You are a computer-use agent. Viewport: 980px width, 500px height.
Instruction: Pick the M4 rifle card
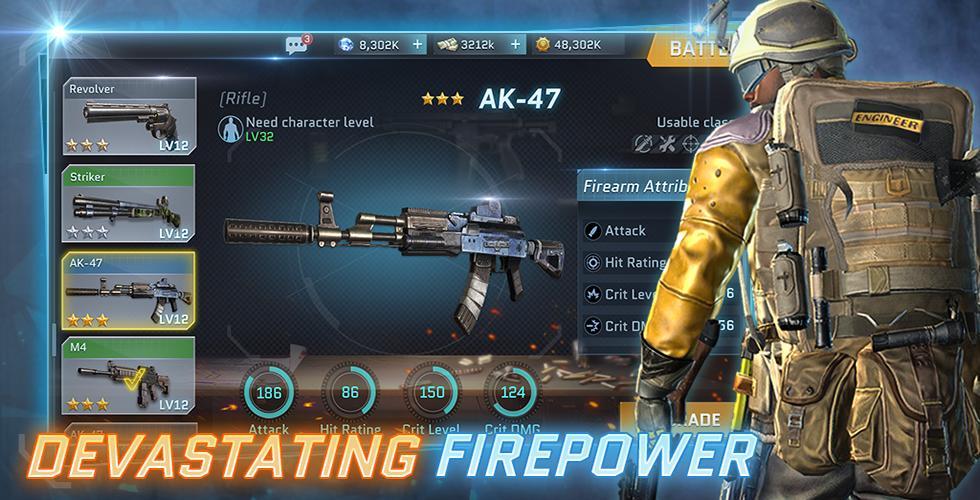(129, 377)
